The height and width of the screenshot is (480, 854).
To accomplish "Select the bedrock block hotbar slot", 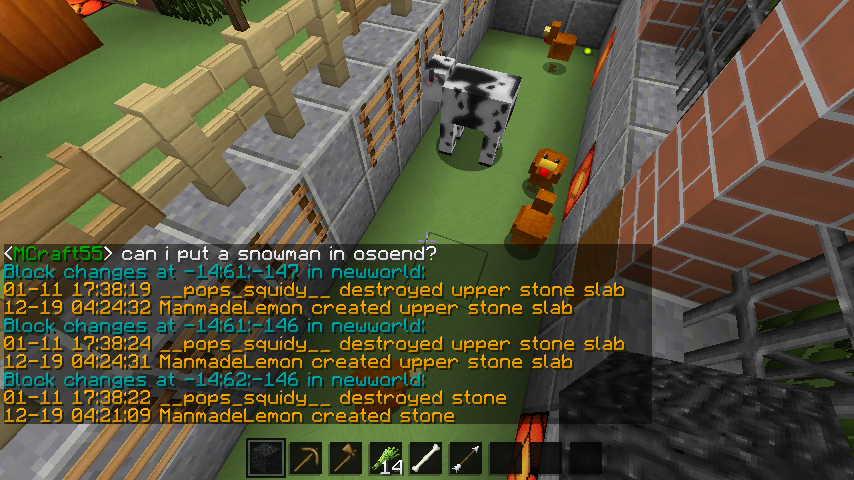I will click(266, 458).
